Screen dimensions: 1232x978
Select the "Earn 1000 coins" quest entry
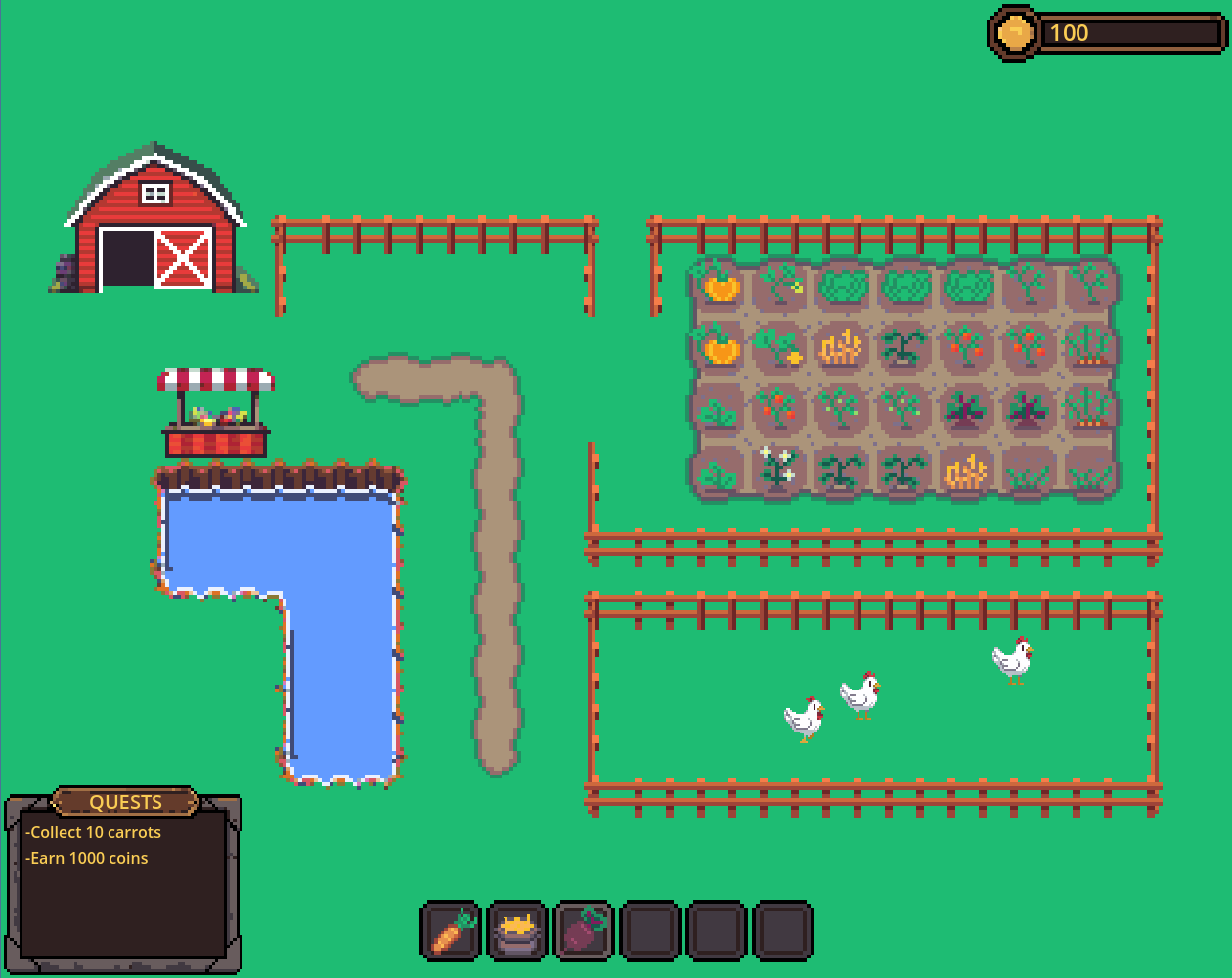(x=88, y=858)
